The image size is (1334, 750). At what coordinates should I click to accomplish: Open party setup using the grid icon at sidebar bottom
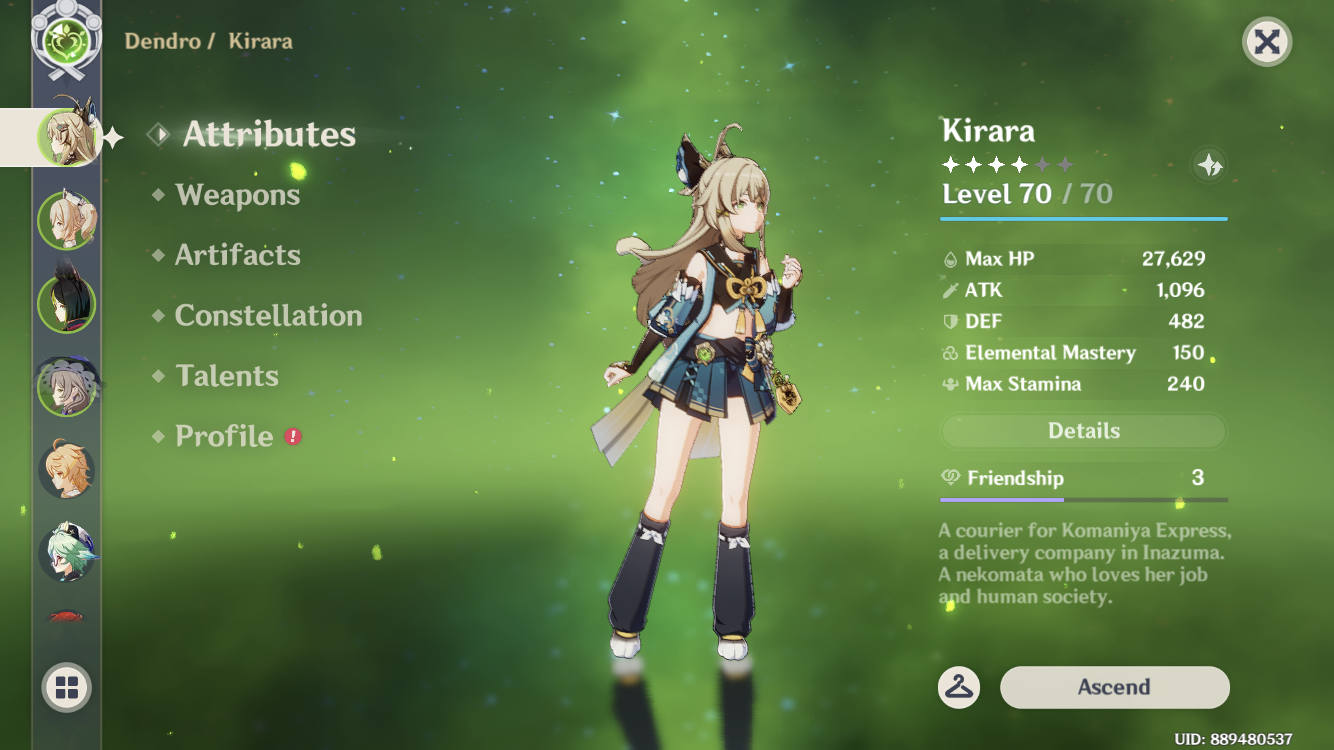point(65,687)
